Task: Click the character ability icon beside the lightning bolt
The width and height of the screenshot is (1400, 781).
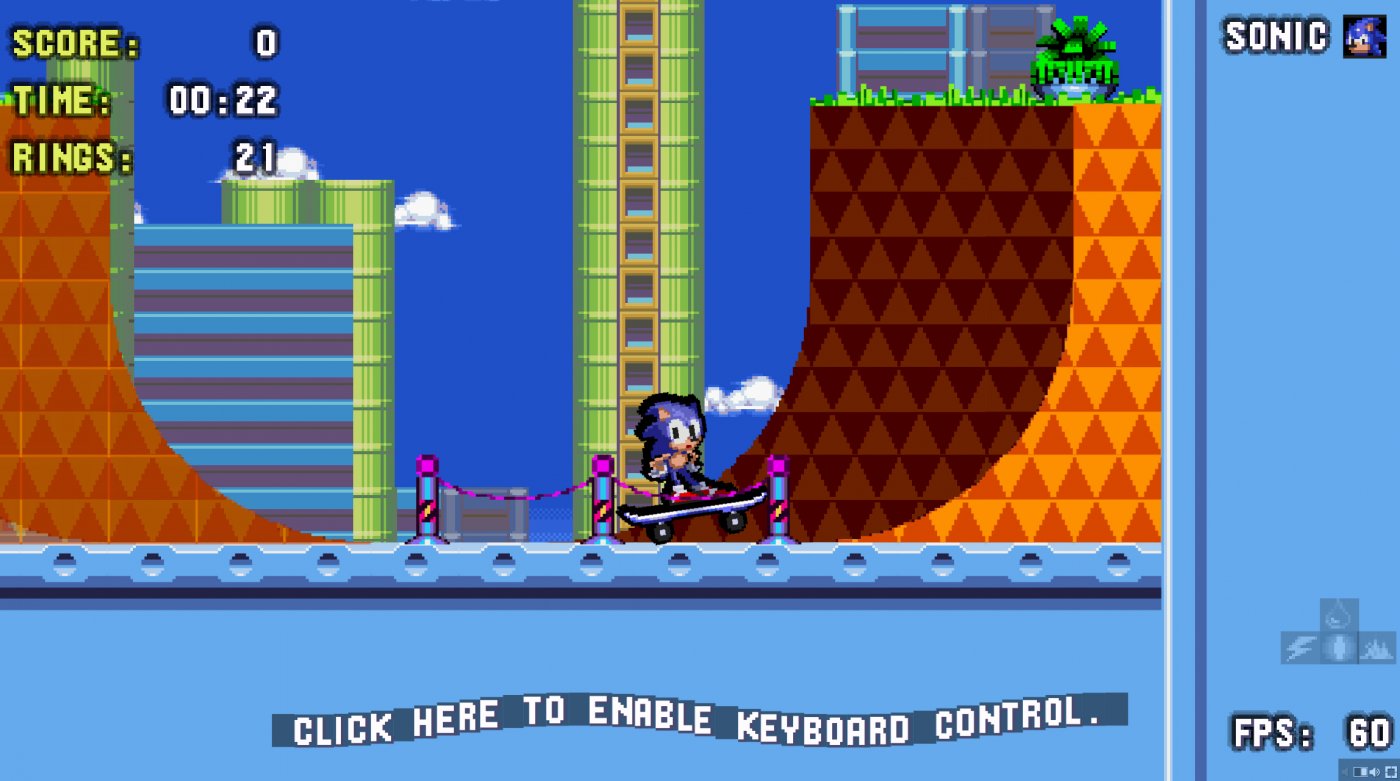Action: tap(1337, 647)
